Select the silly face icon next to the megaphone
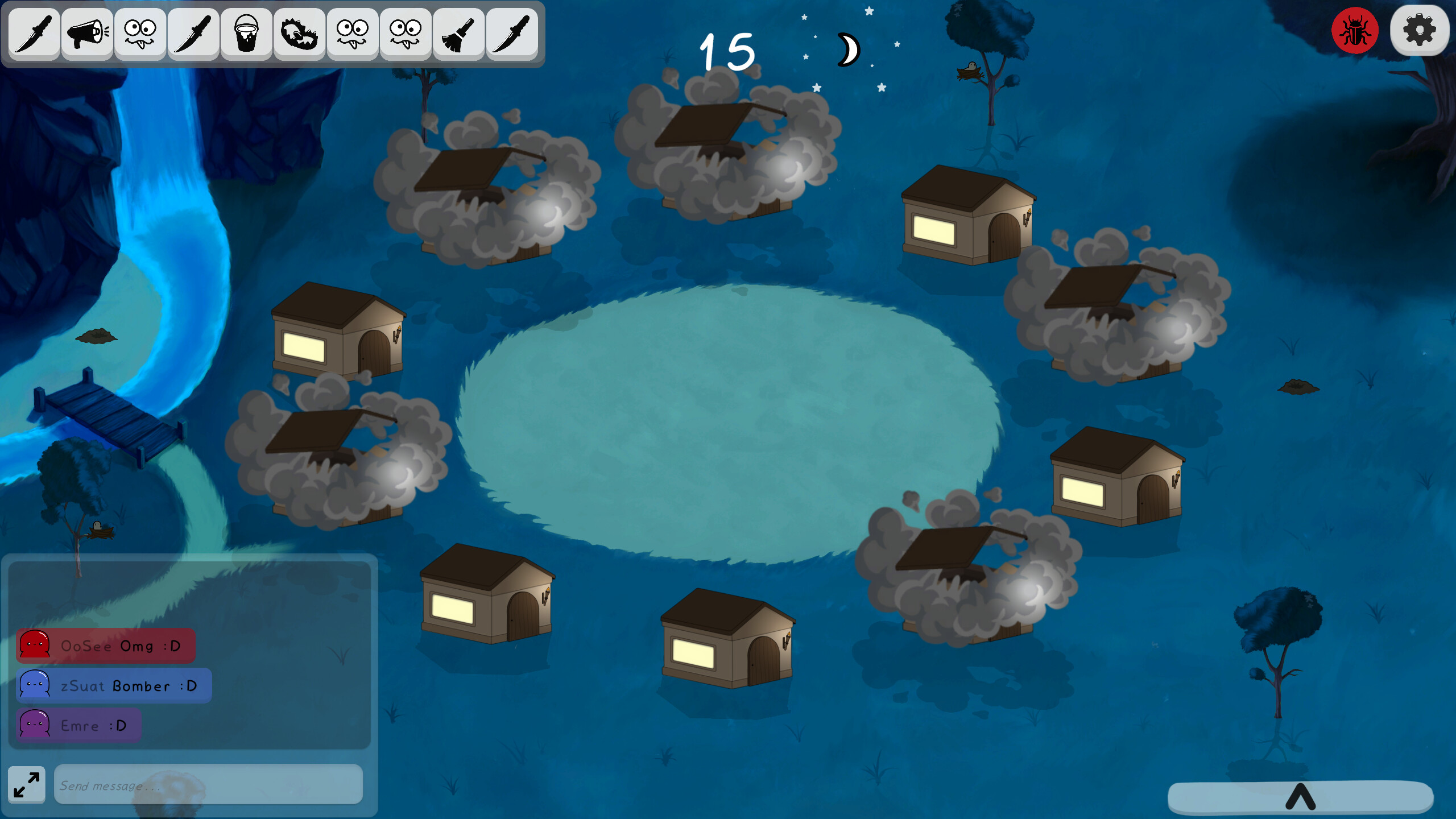Screen dimensions: 1456x819 coord(140,33)
